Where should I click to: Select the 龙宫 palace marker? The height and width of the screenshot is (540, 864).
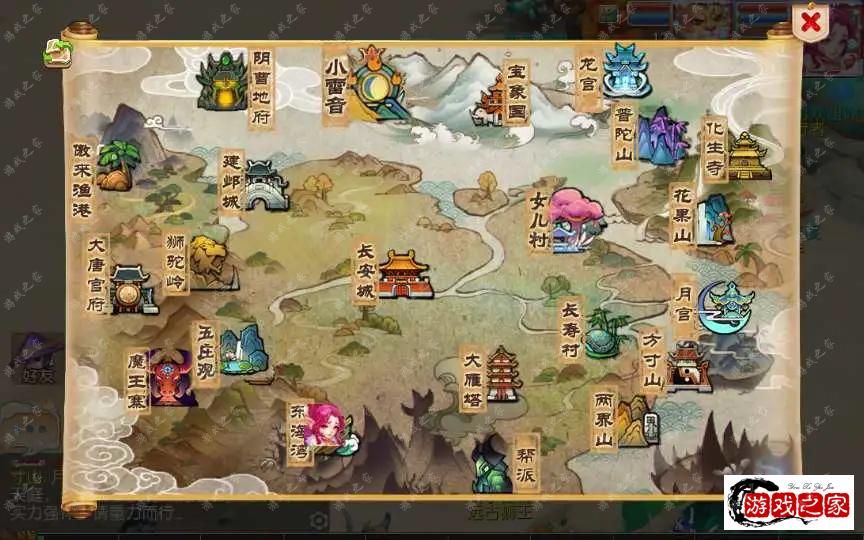(x=625, y=70)
